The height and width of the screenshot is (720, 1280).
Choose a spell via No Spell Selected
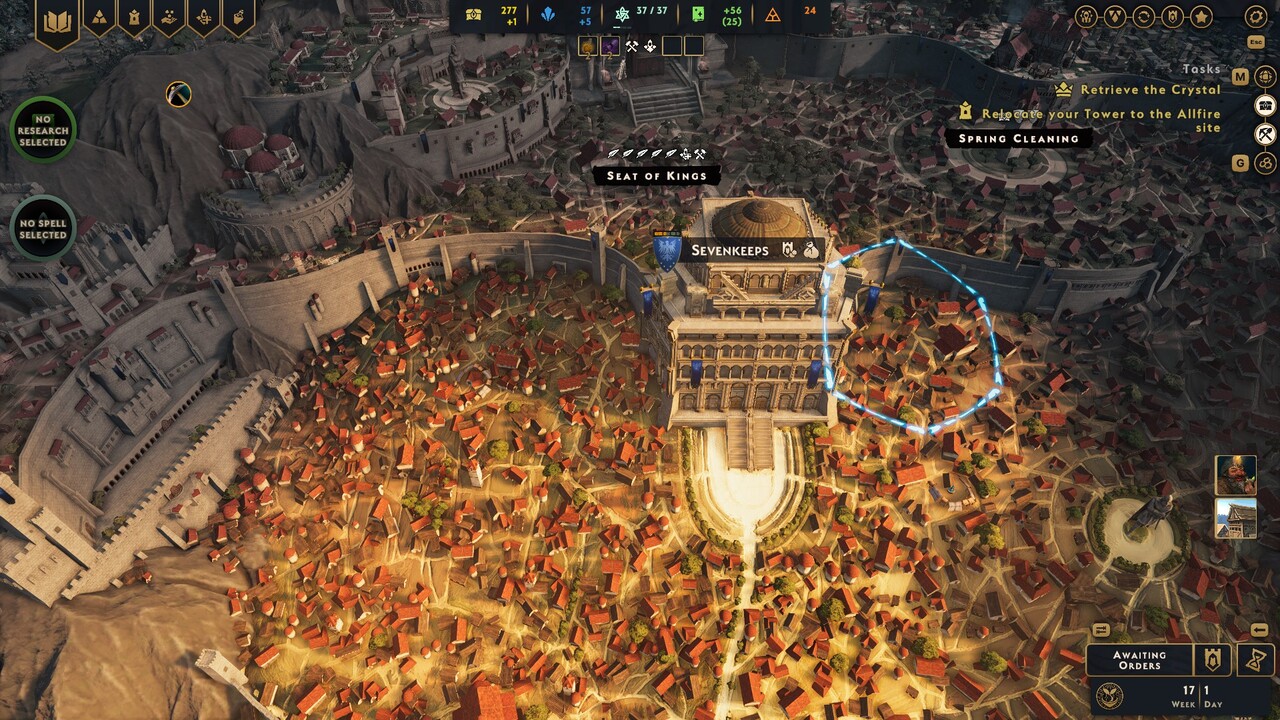pyautogui.click(x=43, y=229)
